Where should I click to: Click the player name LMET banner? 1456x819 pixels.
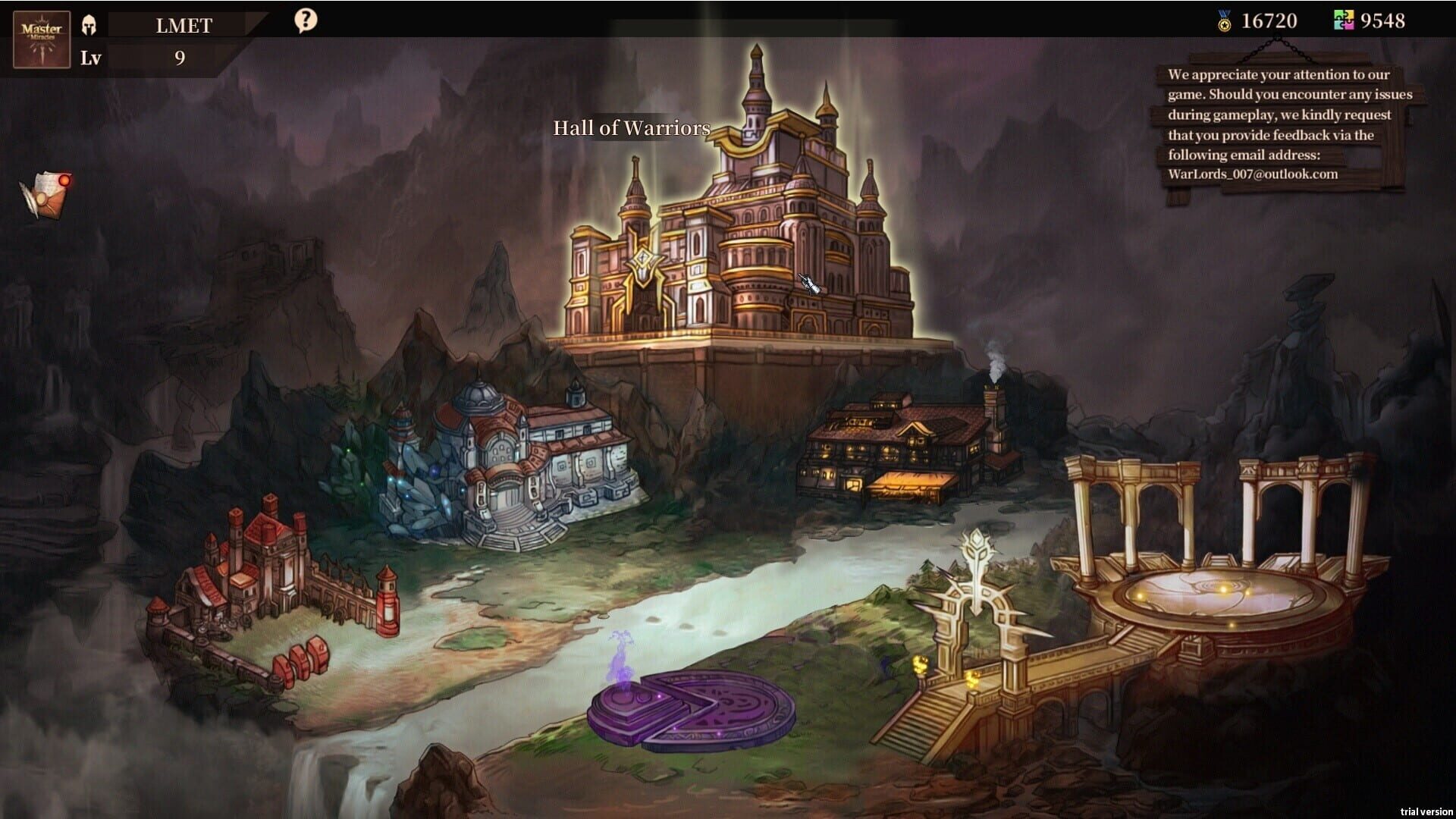[x=184, y=25]
